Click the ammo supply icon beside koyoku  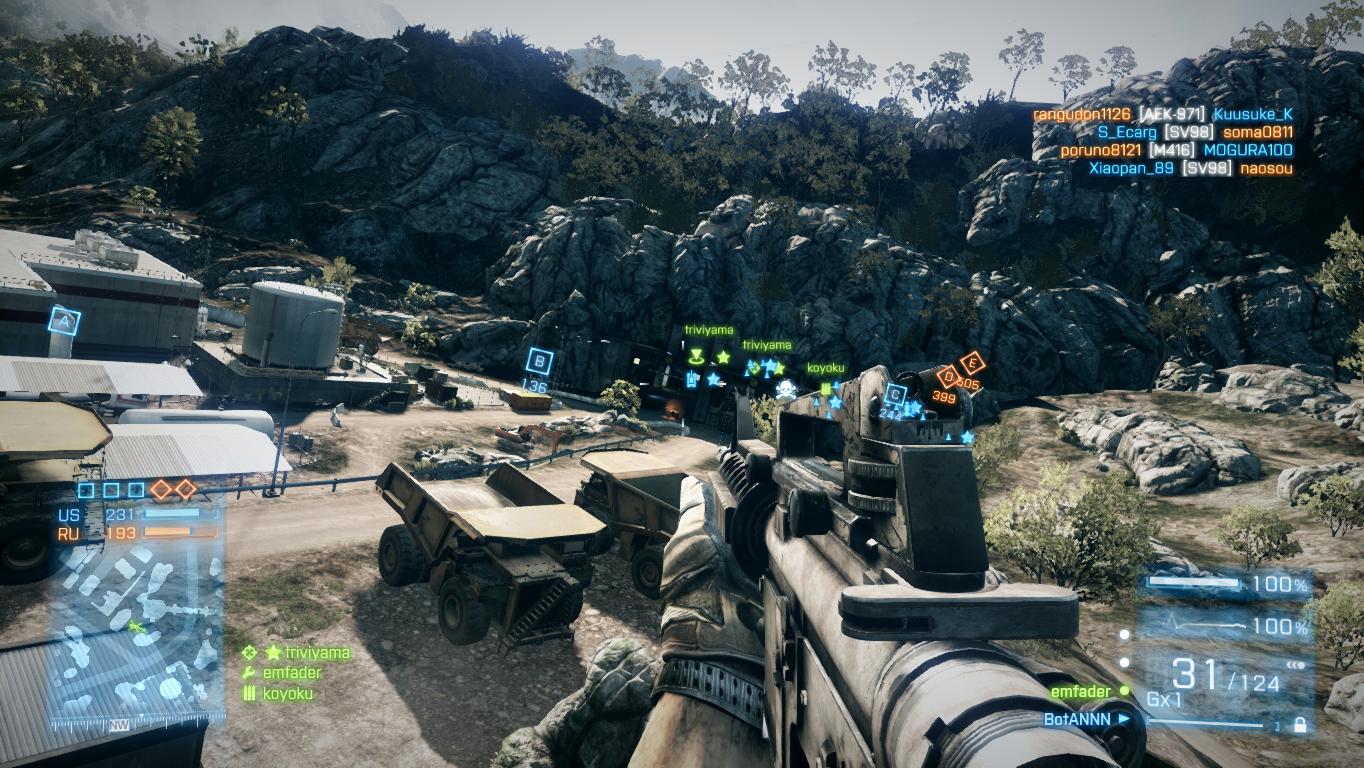tap(248, 691)
